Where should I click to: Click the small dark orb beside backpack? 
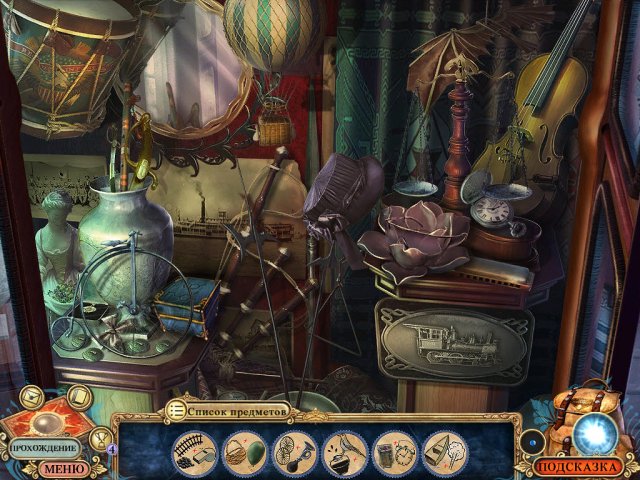[x=533, y=441]
